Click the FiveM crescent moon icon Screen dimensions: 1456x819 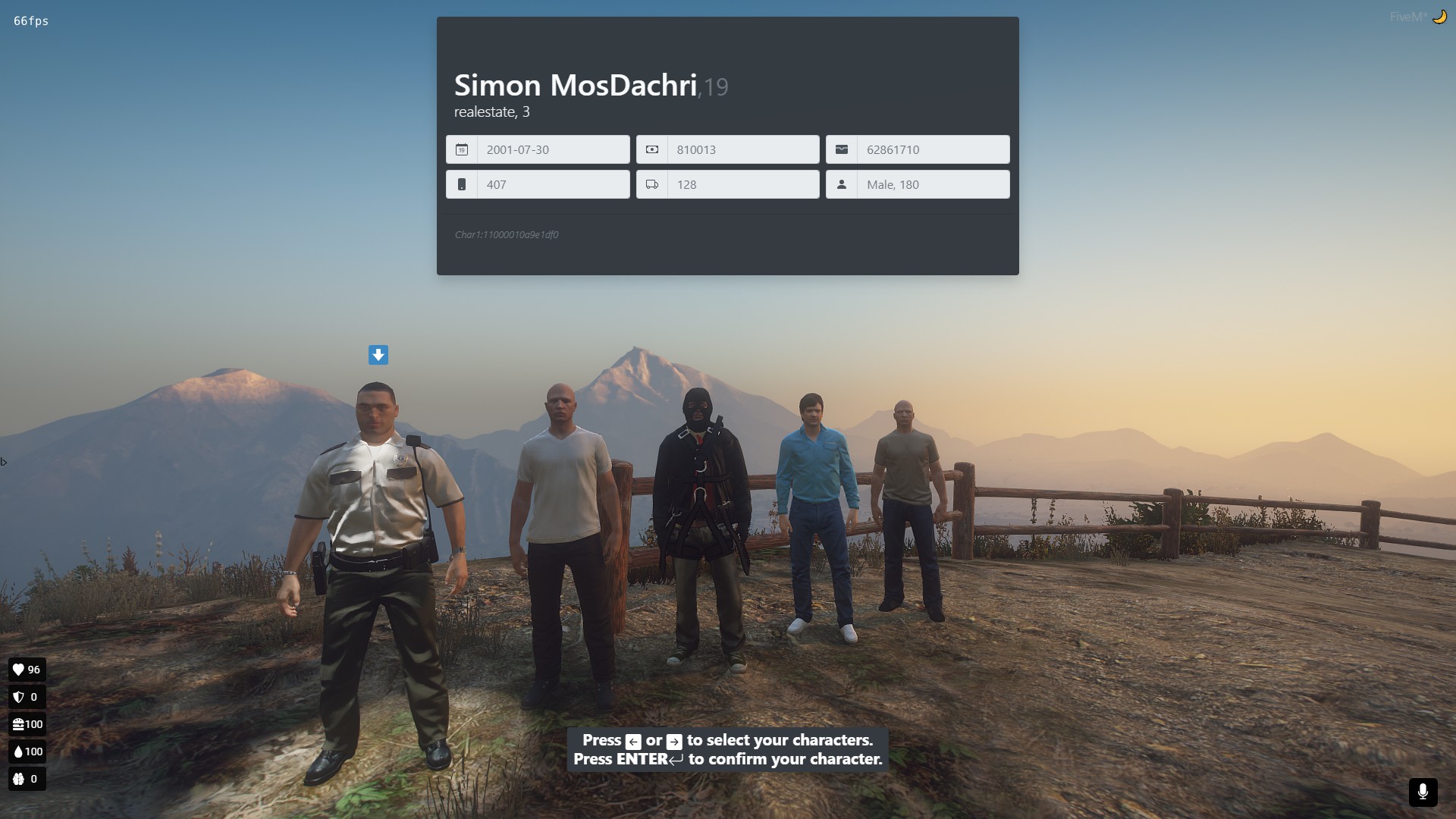(x=1440, y=16)
